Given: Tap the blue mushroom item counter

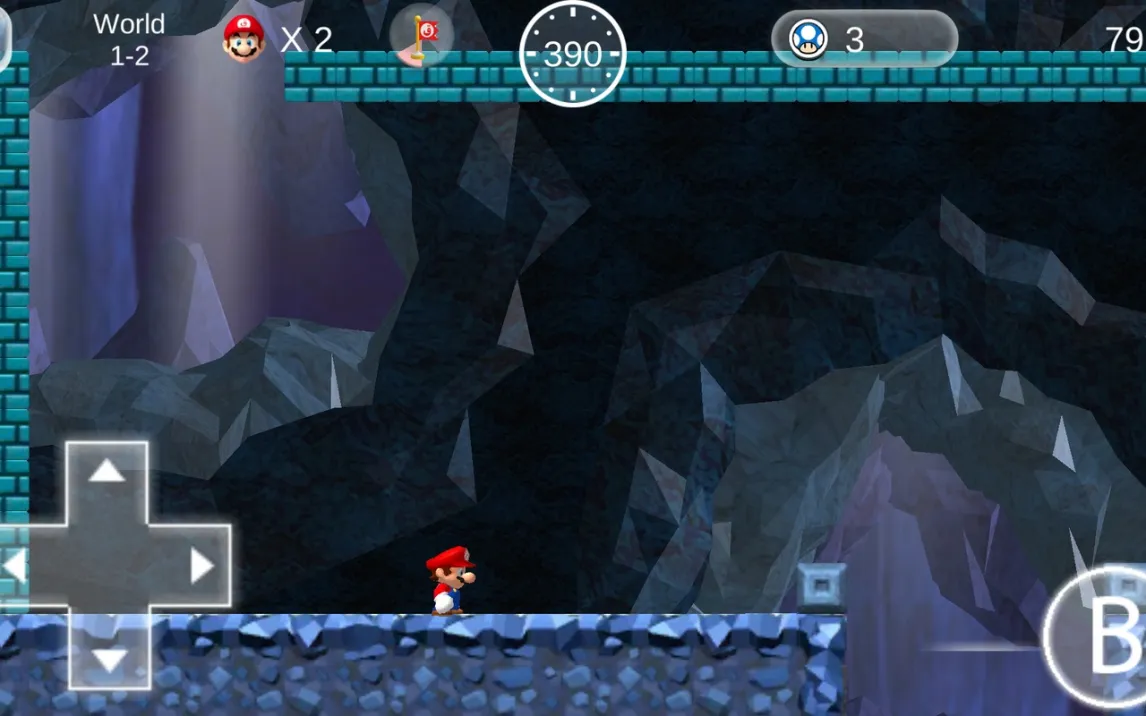Looking at the screenshot, I should 863,39.
